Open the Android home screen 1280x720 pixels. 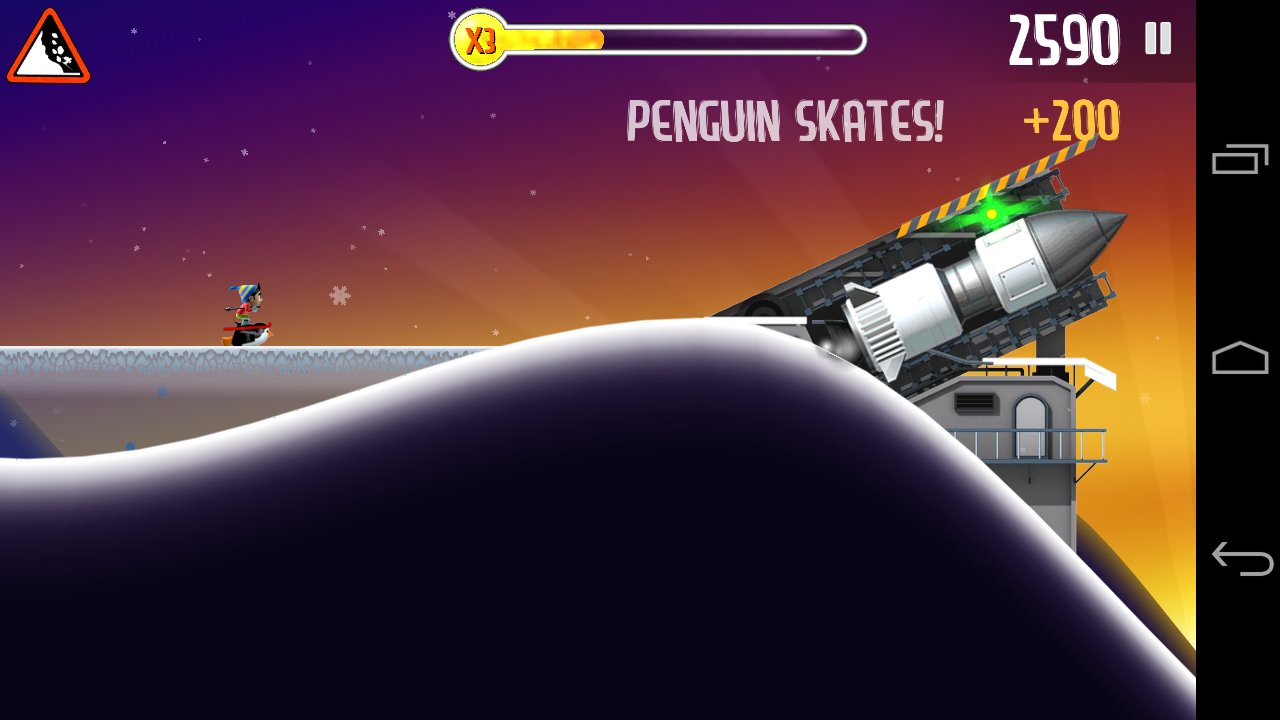click(1240, 358)
